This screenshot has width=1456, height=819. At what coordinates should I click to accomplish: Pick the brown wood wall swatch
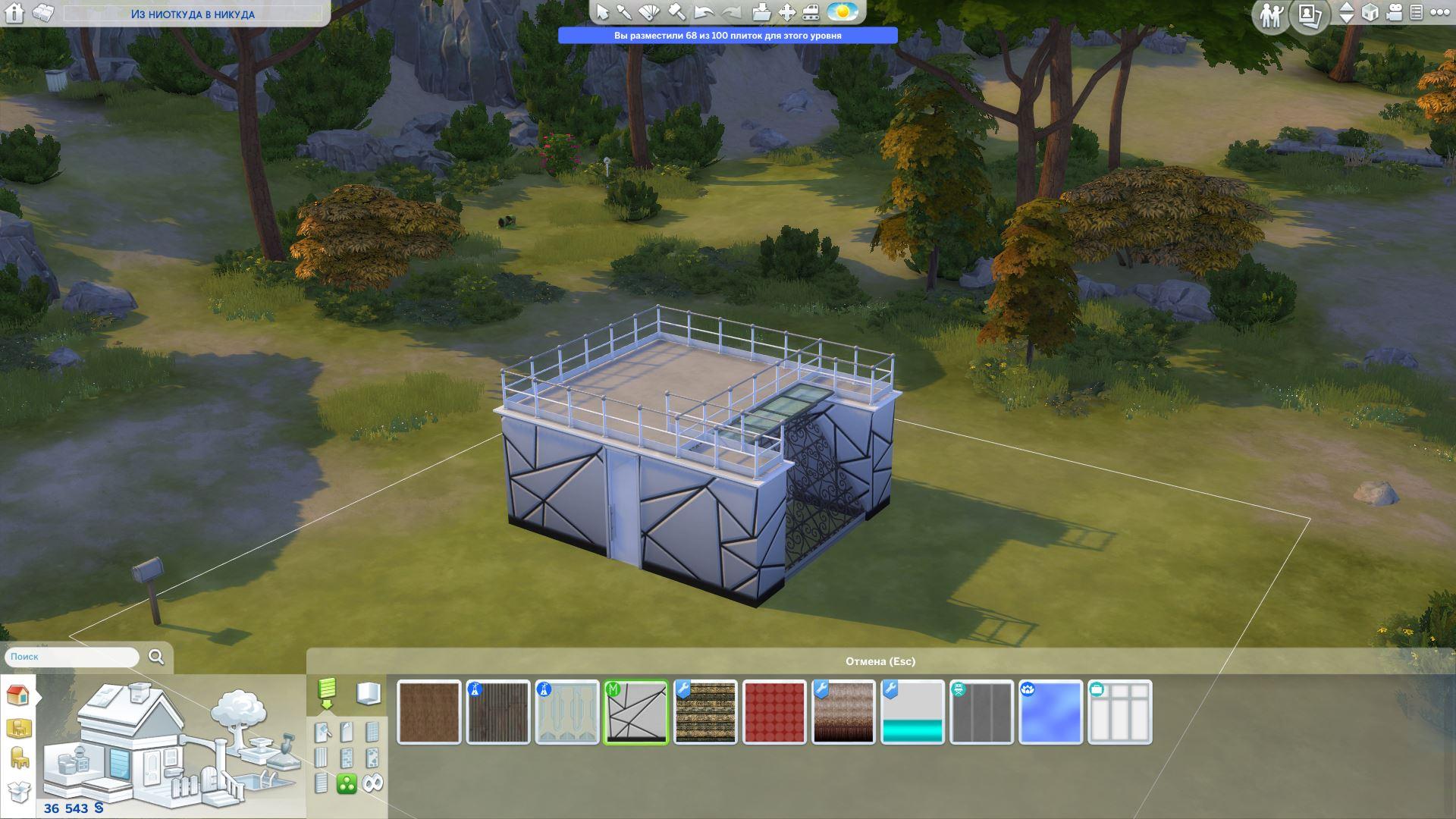pyautogui.click(x=428, y=713)
